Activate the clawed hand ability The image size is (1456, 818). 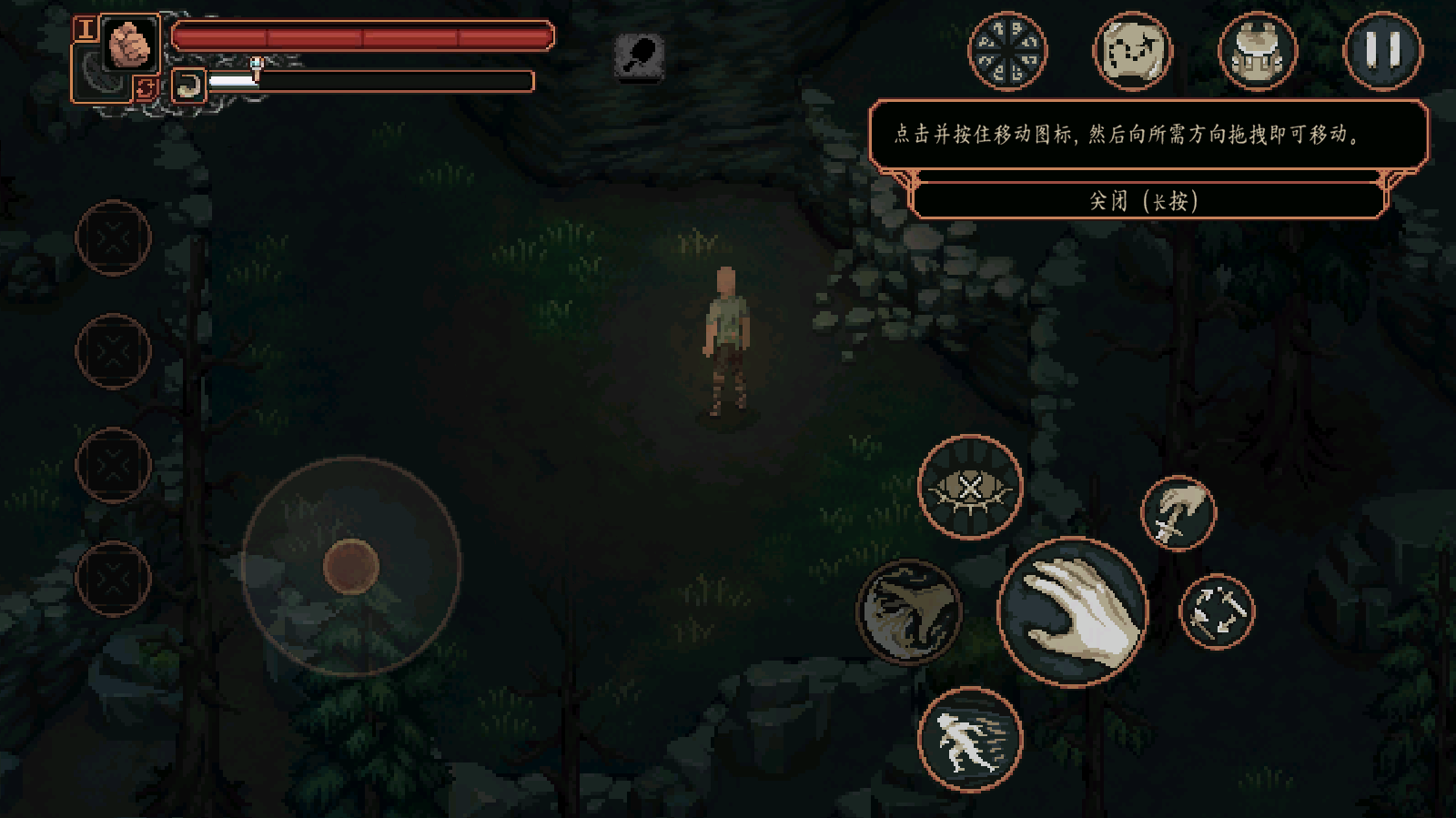[908, 611]
